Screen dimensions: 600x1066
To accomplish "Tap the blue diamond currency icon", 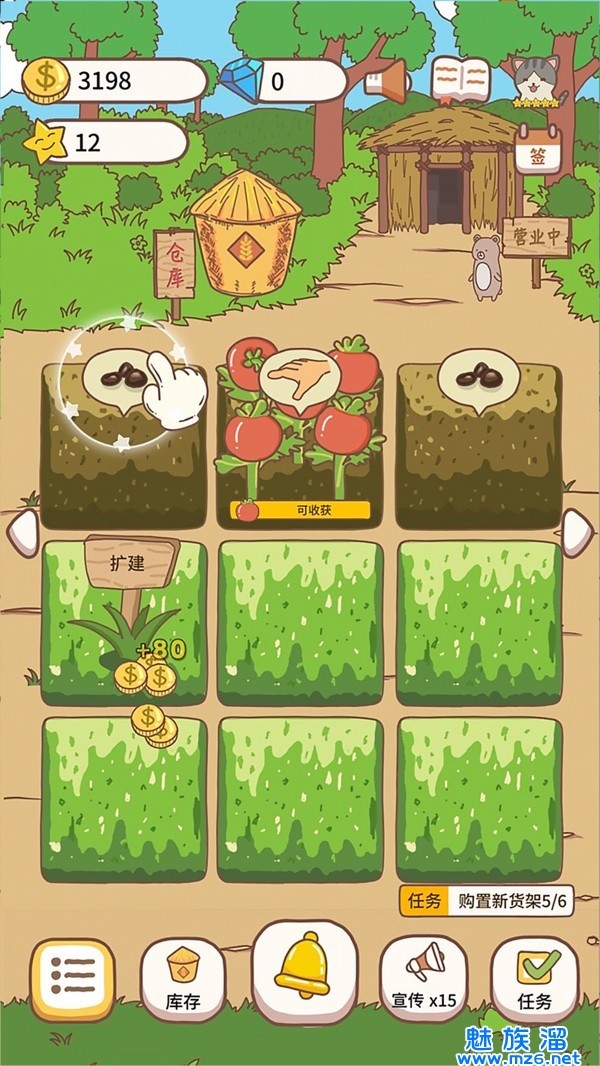I will coord(240,80).
